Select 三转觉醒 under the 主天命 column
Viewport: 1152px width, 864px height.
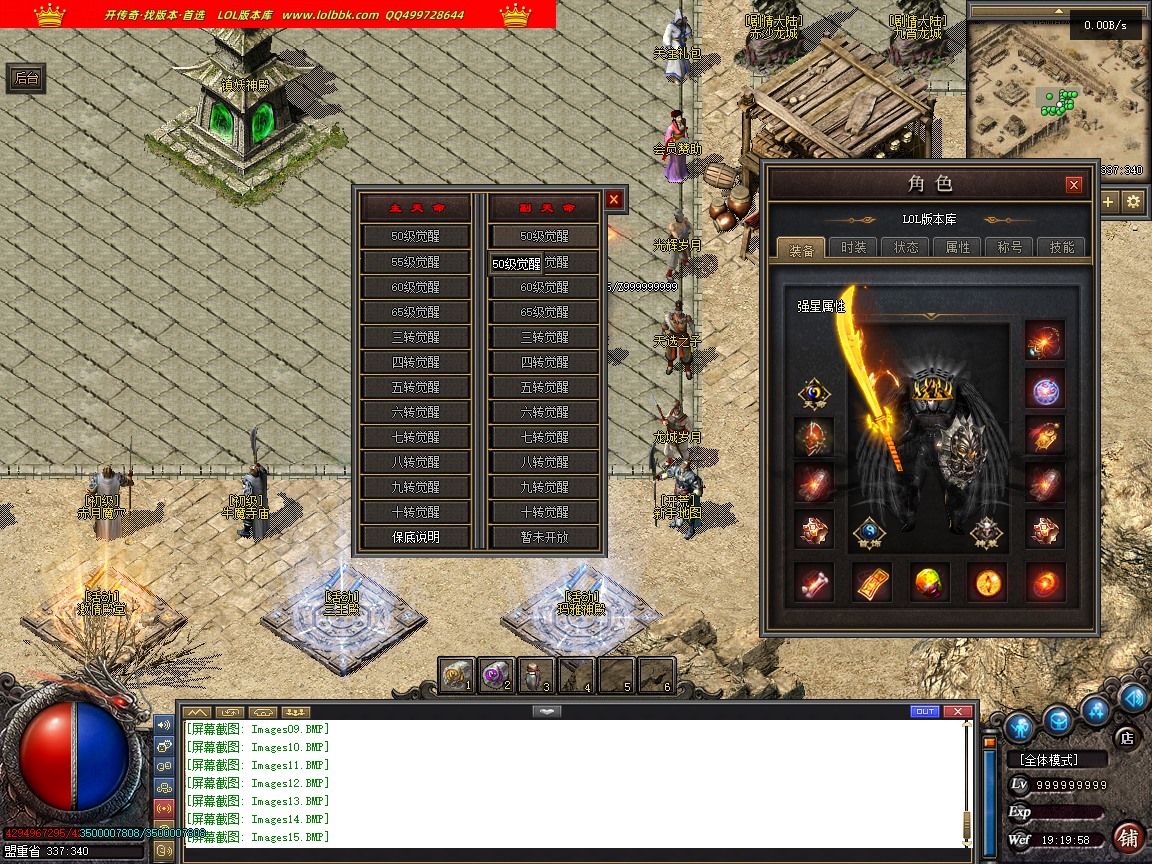pos(415,337)
